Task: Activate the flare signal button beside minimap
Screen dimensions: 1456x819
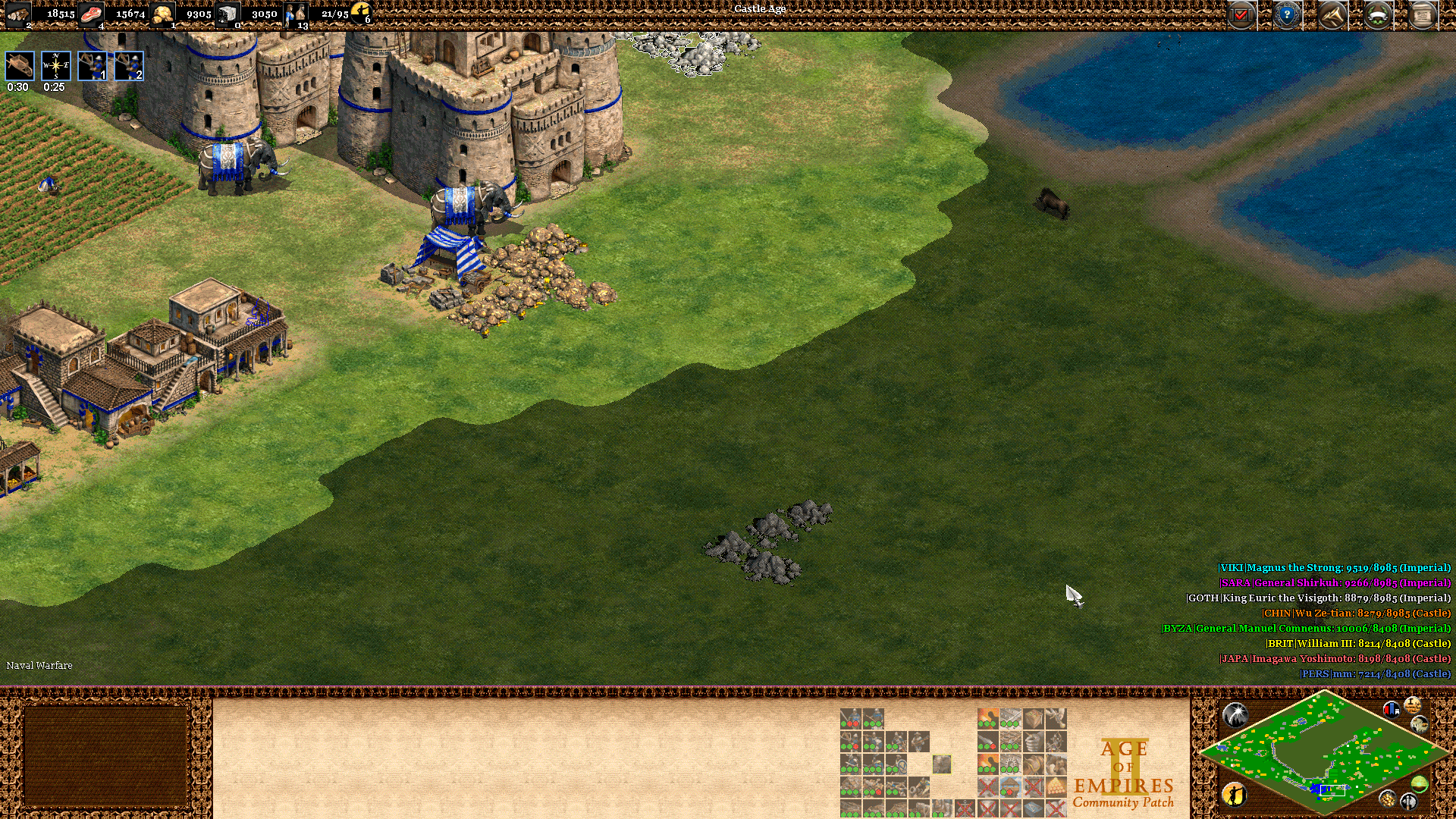Action: pyautogui.click(x=1235, y=714)
